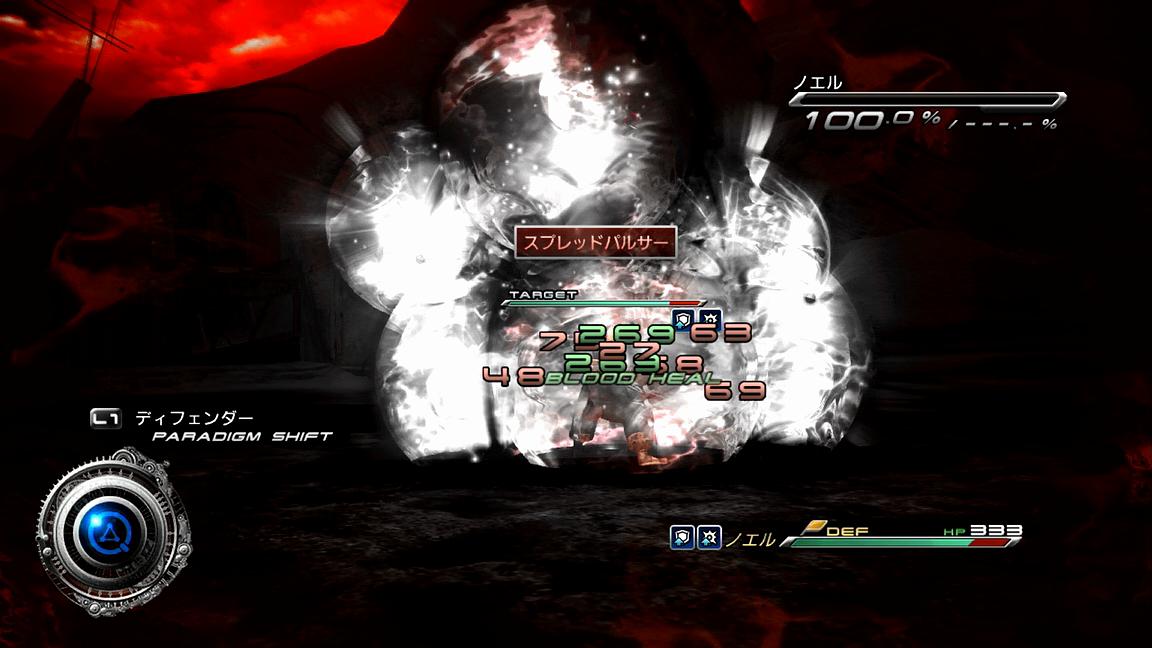The height and width of the screenshot is (648, 1152).
Task: Click the shield buff icon beside ノエル's name
Action: 681,538
